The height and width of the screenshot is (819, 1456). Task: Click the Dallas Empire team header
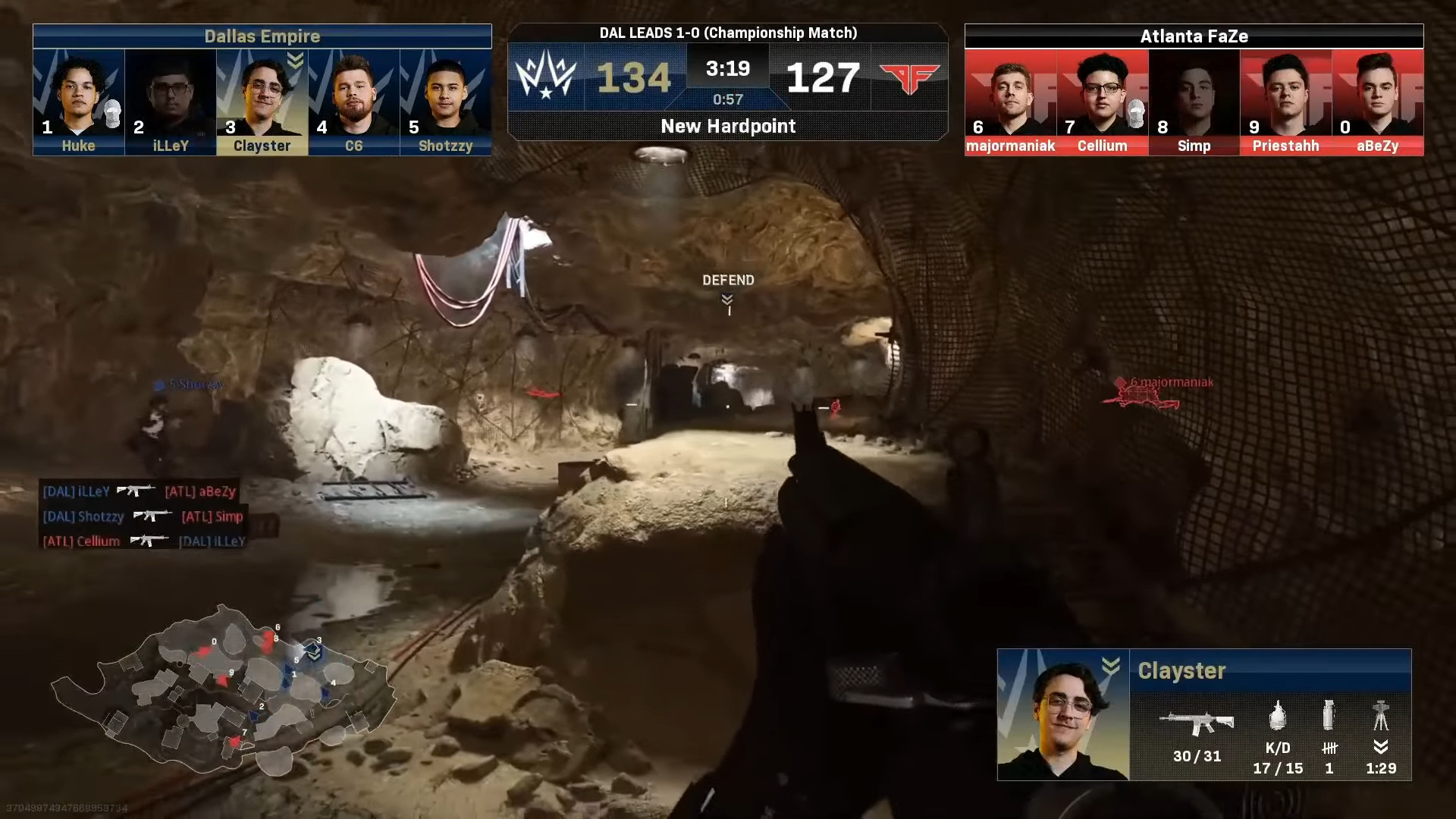click(262, 36)
